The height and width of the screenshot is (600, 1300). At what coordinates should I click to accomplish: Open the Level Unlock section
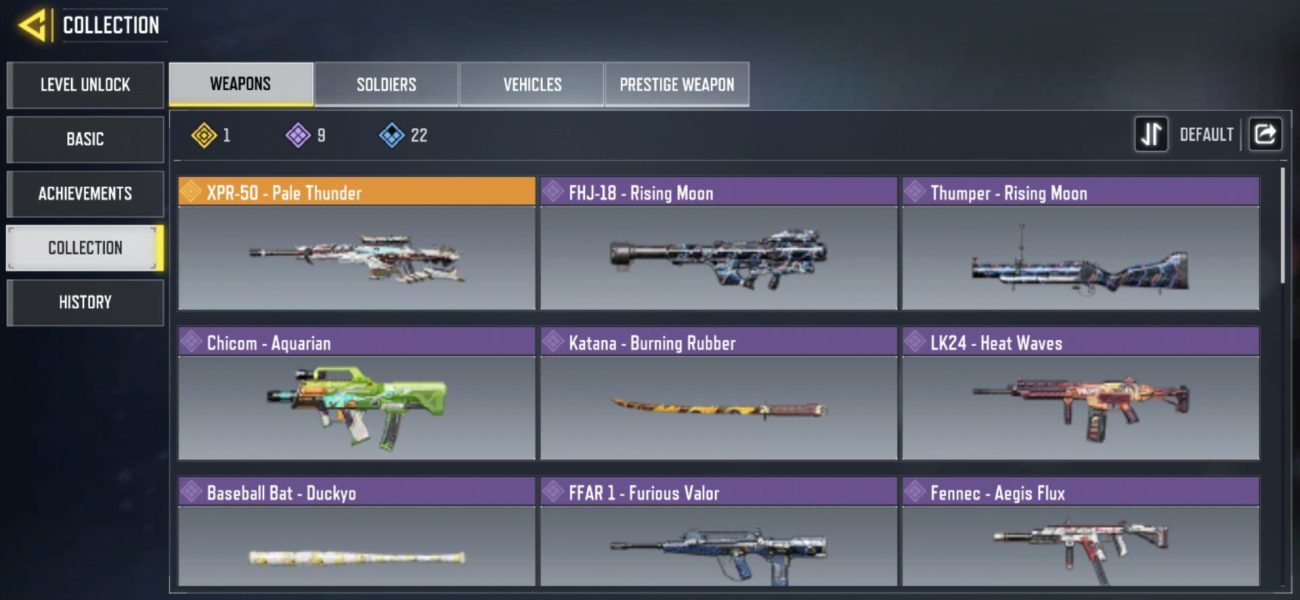pos(85,85)
